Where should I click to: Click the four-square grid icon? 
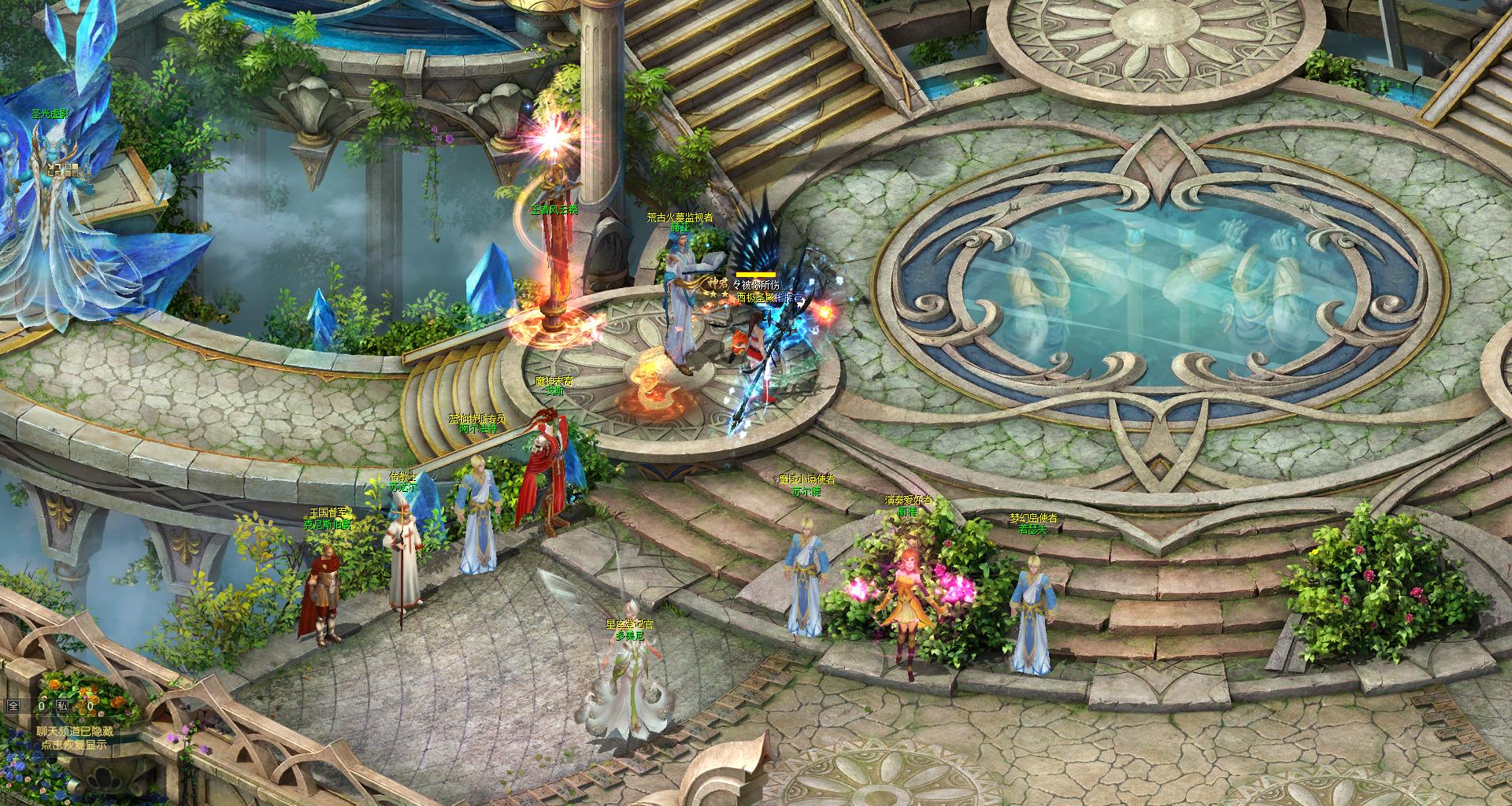pyautogui.click(x=71, y=169)
